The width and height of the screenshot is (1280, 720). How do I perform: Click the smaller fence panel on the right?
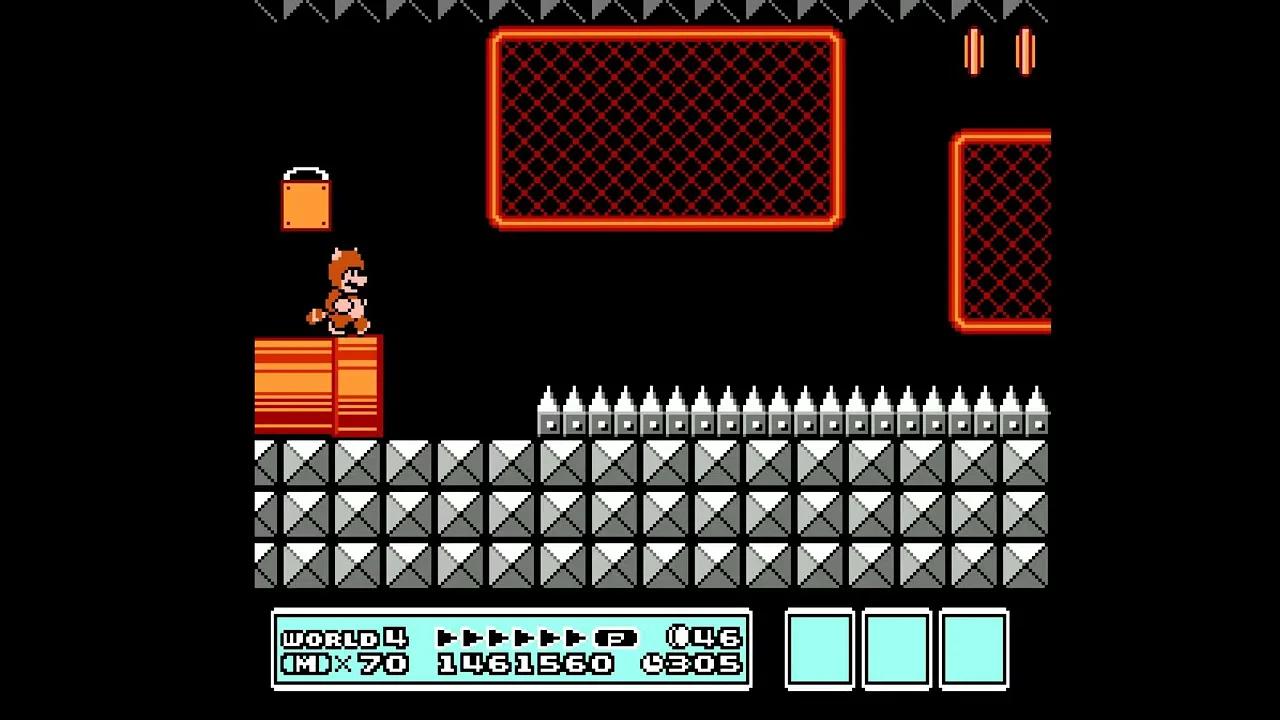(1005, 230)
